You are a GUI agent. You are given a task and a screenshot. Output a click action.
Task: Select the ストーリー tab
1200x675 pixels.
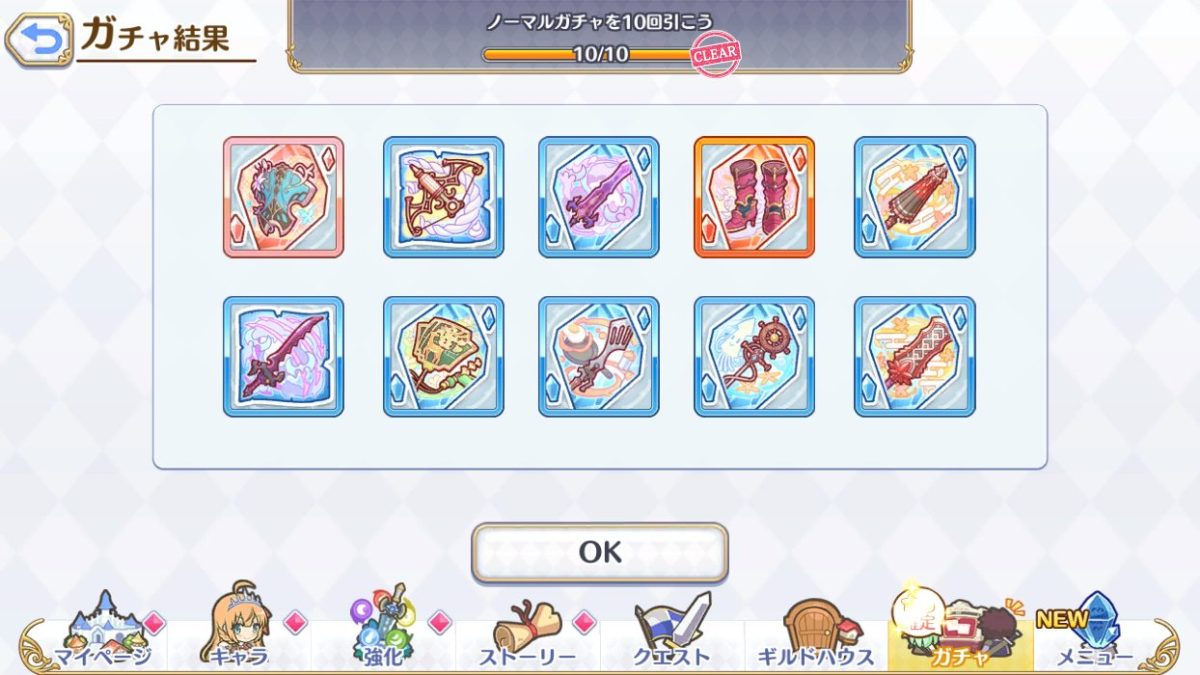526,632
